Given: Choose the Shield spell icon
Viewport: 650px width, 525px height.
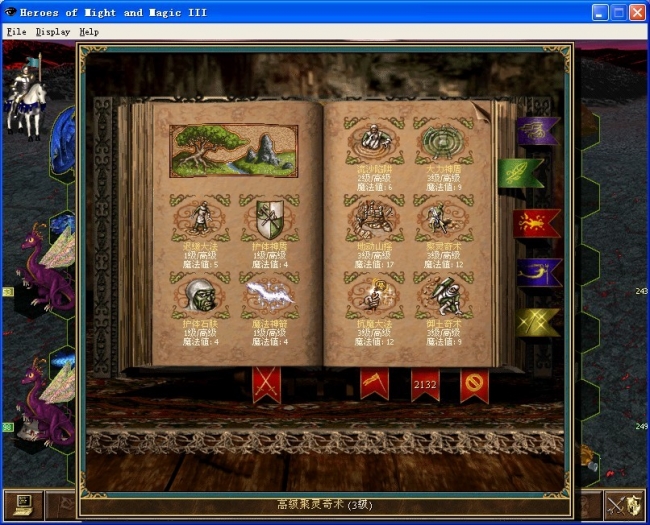Looking at the screenshot, I should tap(270, 217).
